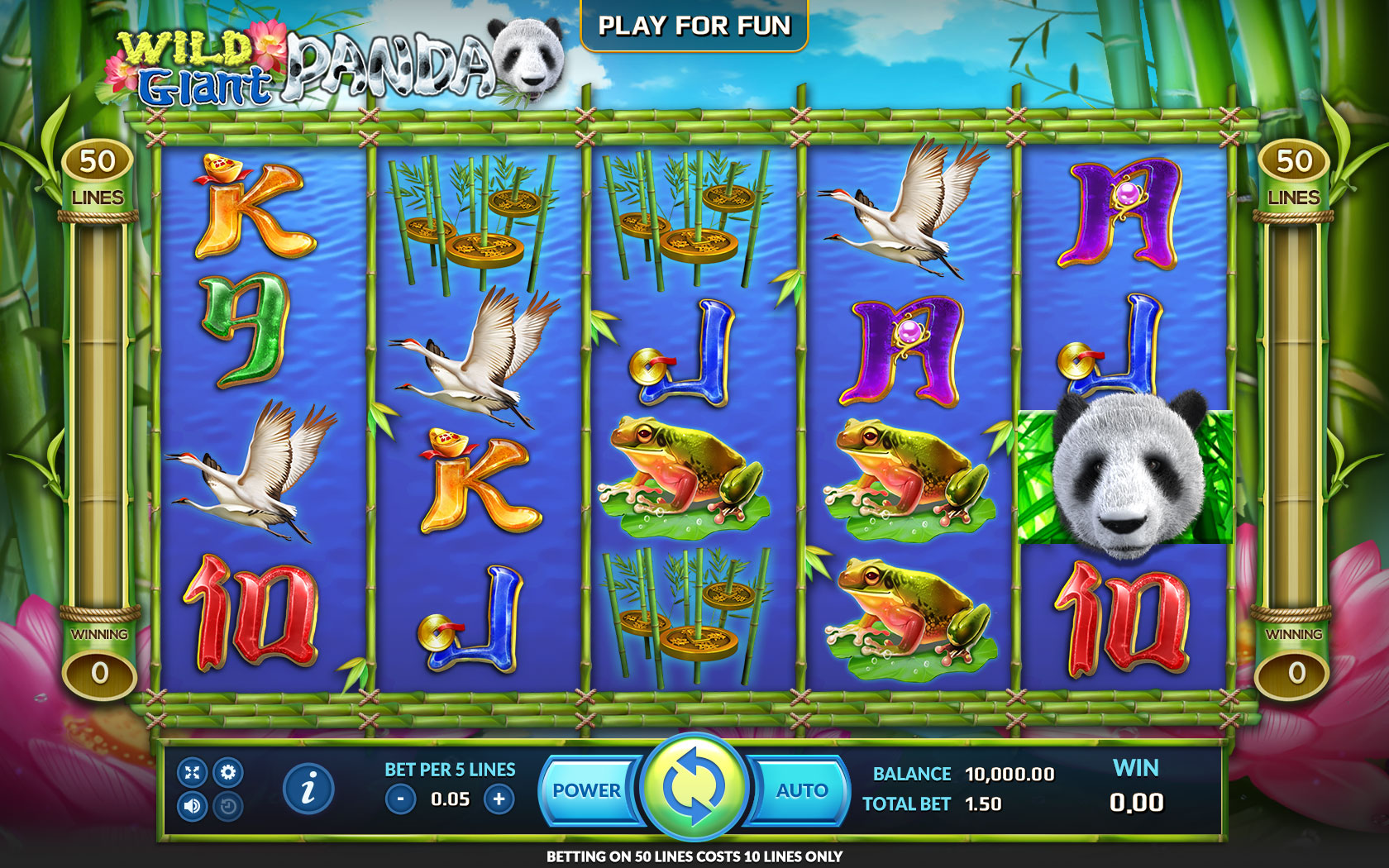
Task: Increase bet per 5 lines with plus
Action: [499, 799]
